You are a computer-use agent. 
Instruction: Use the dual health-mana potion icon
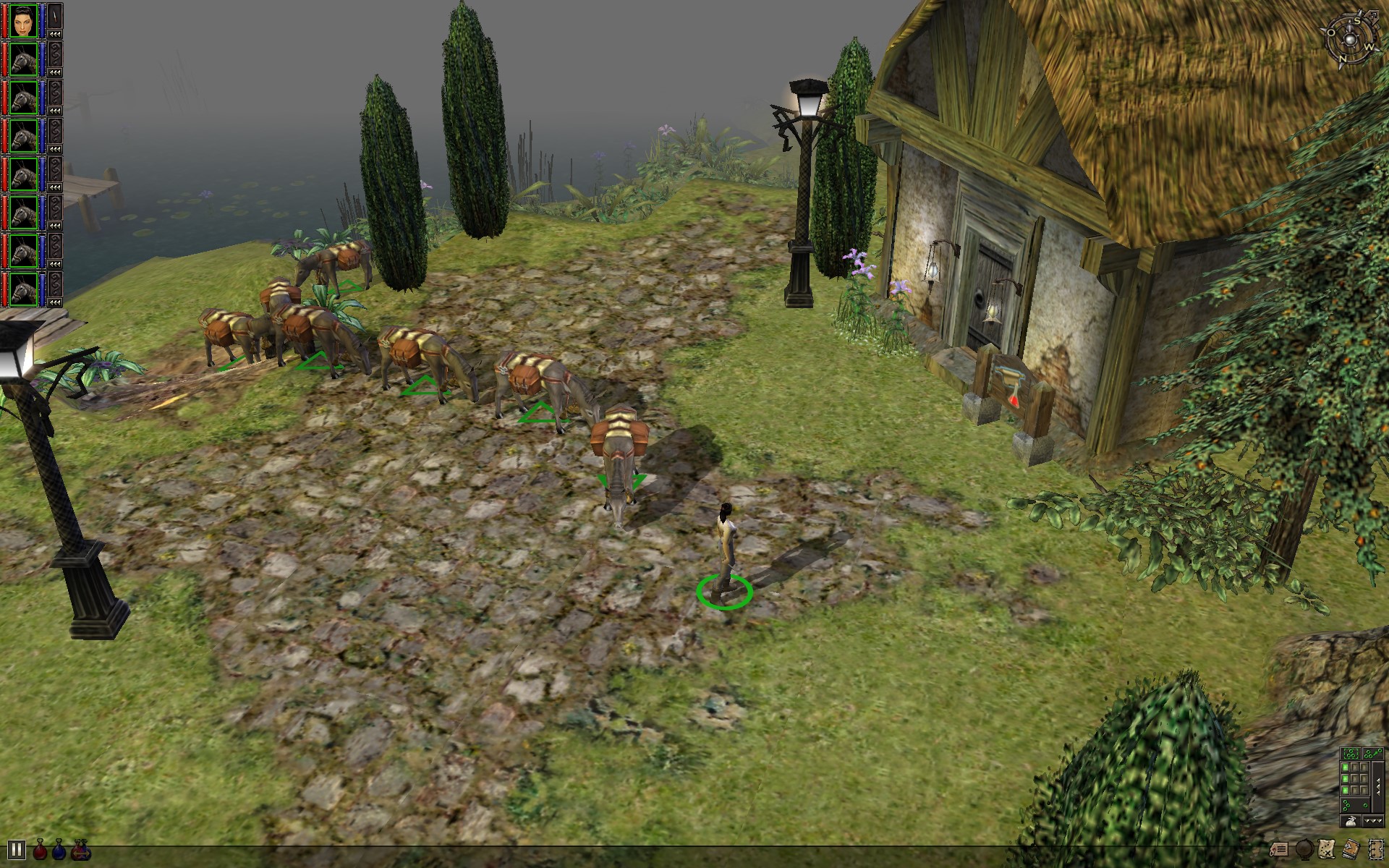[80, 853]
